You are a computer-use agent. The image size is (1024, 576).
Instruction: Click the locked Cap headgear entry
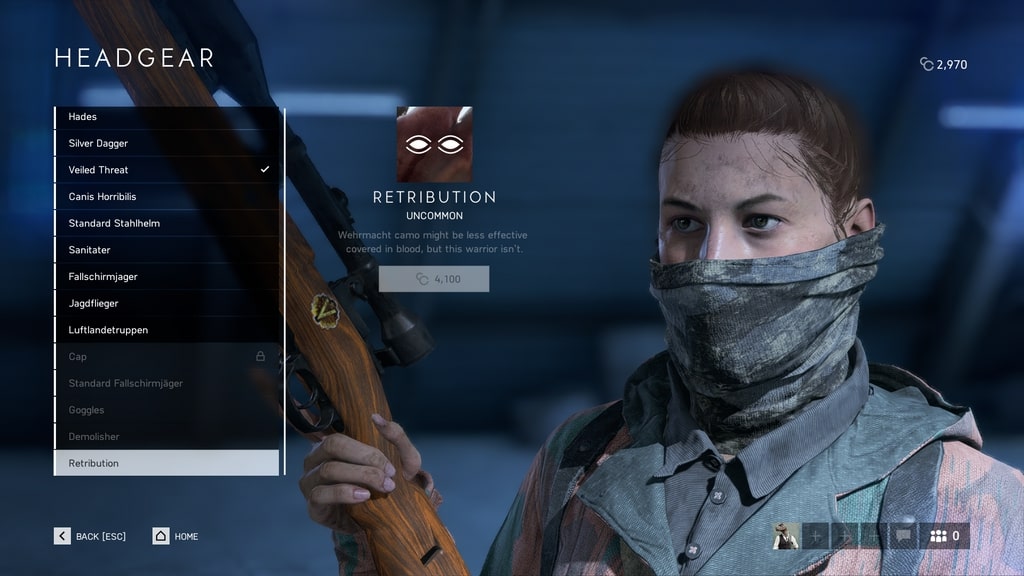pos(166,357)
